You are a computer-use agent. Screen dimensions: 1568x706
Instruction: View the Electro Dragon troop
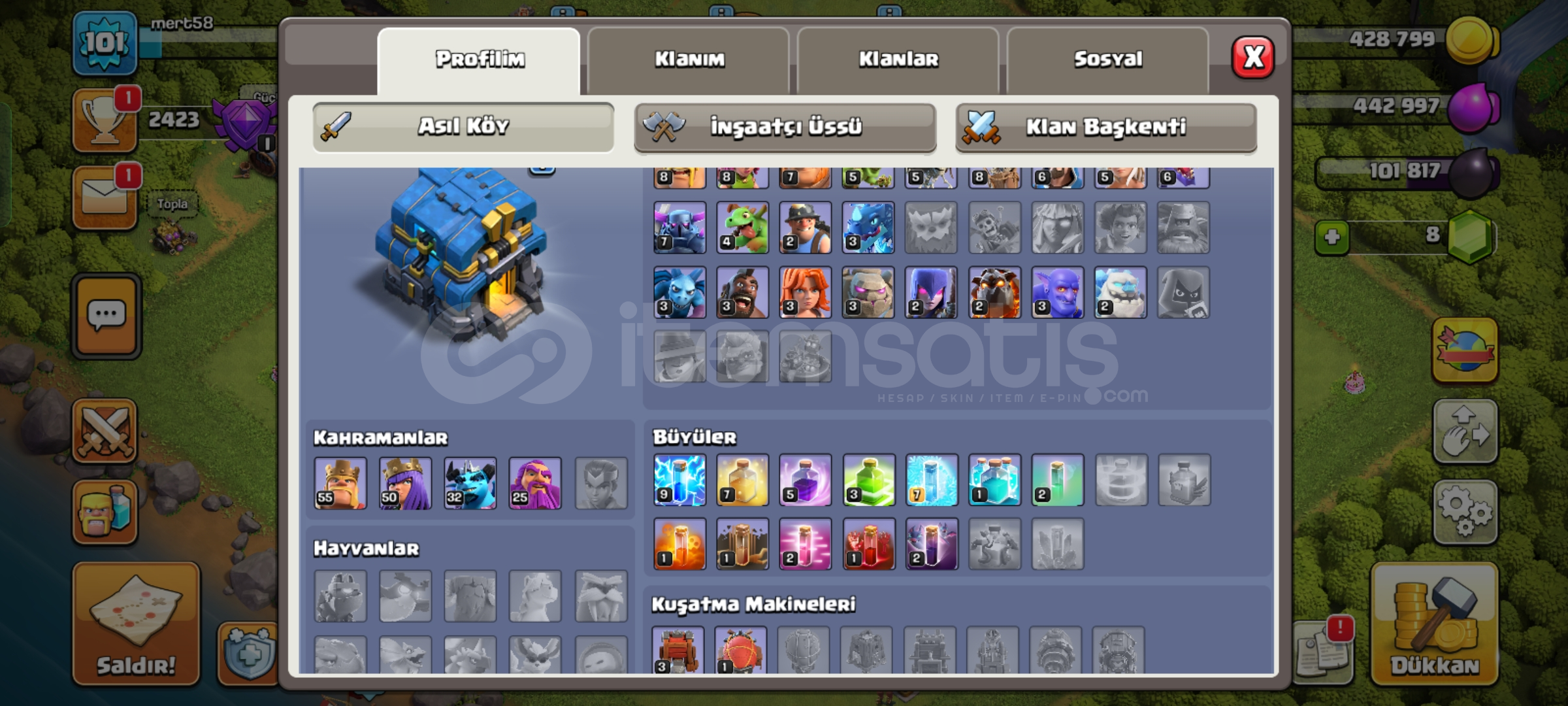[x=869, y=227]
